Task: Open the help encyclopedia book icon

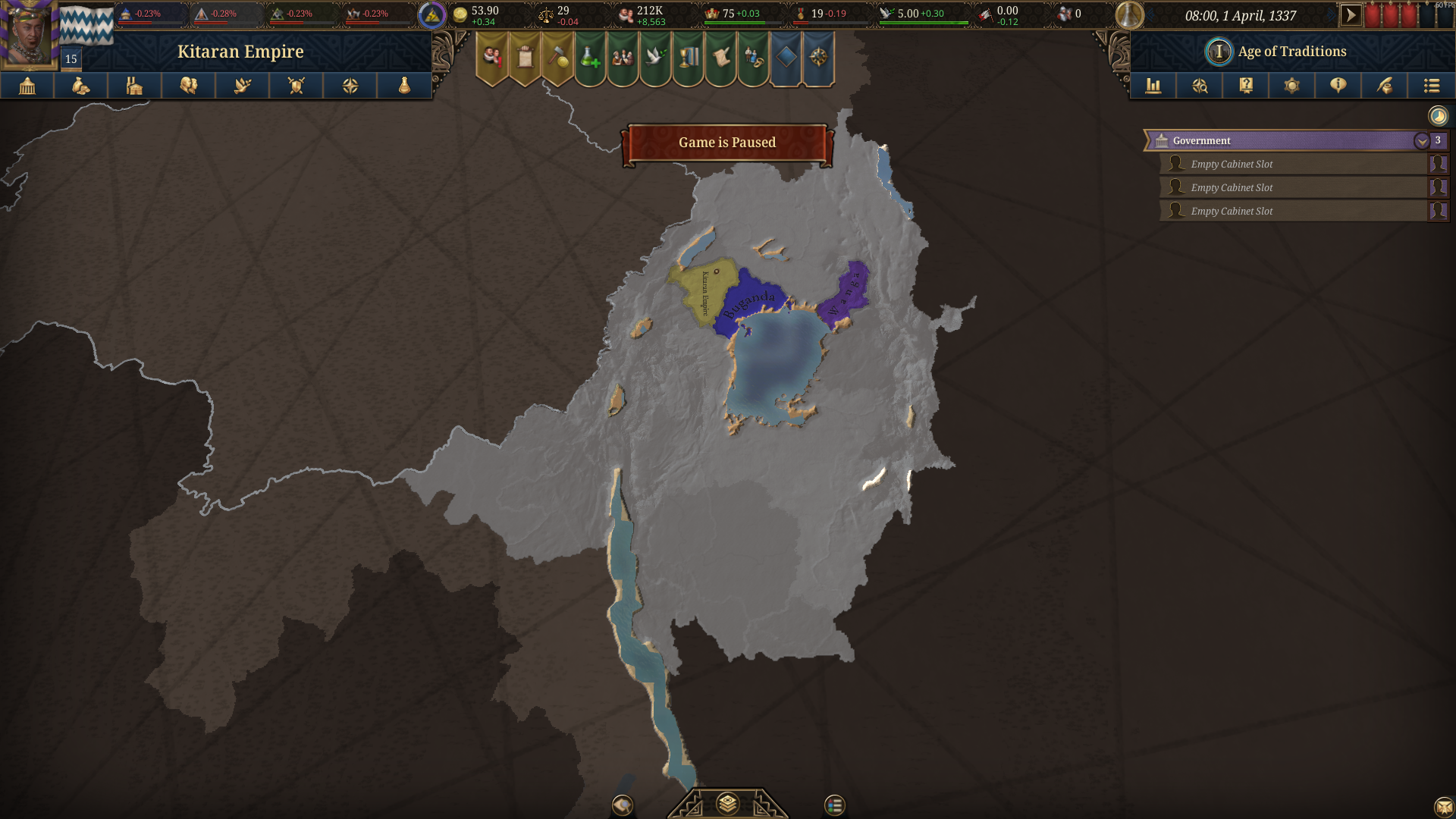Action: point(1244,86)
